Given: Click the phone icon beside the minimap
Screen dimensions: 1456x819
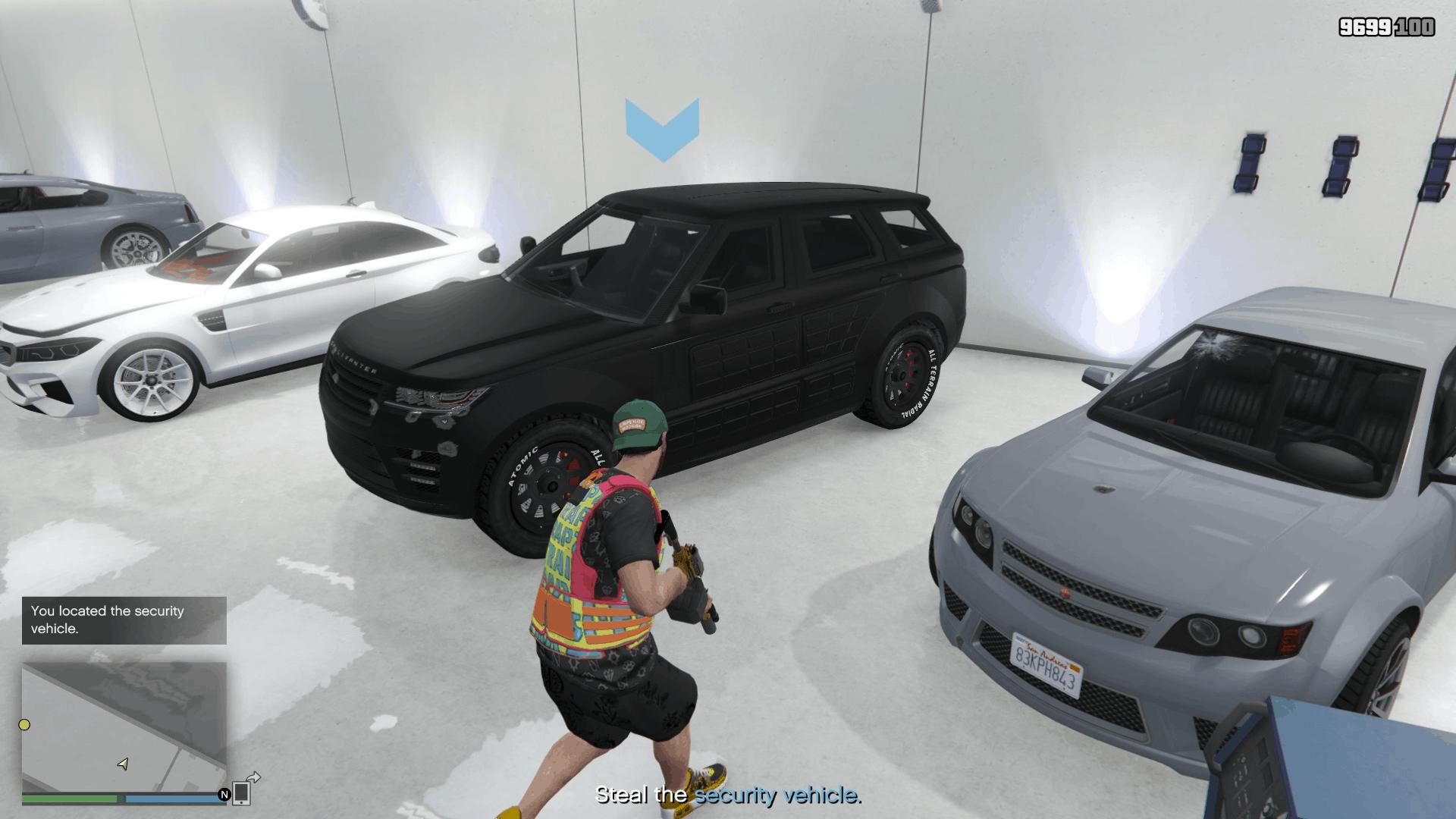Looking at the screenshot, I should click(x=241, y=795).
